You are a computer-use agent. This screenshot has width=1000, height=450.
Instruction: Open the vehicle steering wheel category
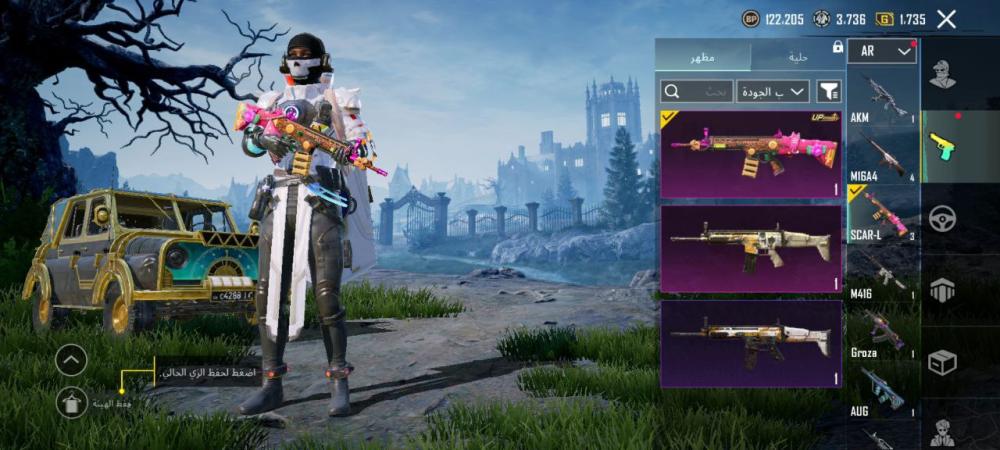pyautogui.click(x=942, y=218)
